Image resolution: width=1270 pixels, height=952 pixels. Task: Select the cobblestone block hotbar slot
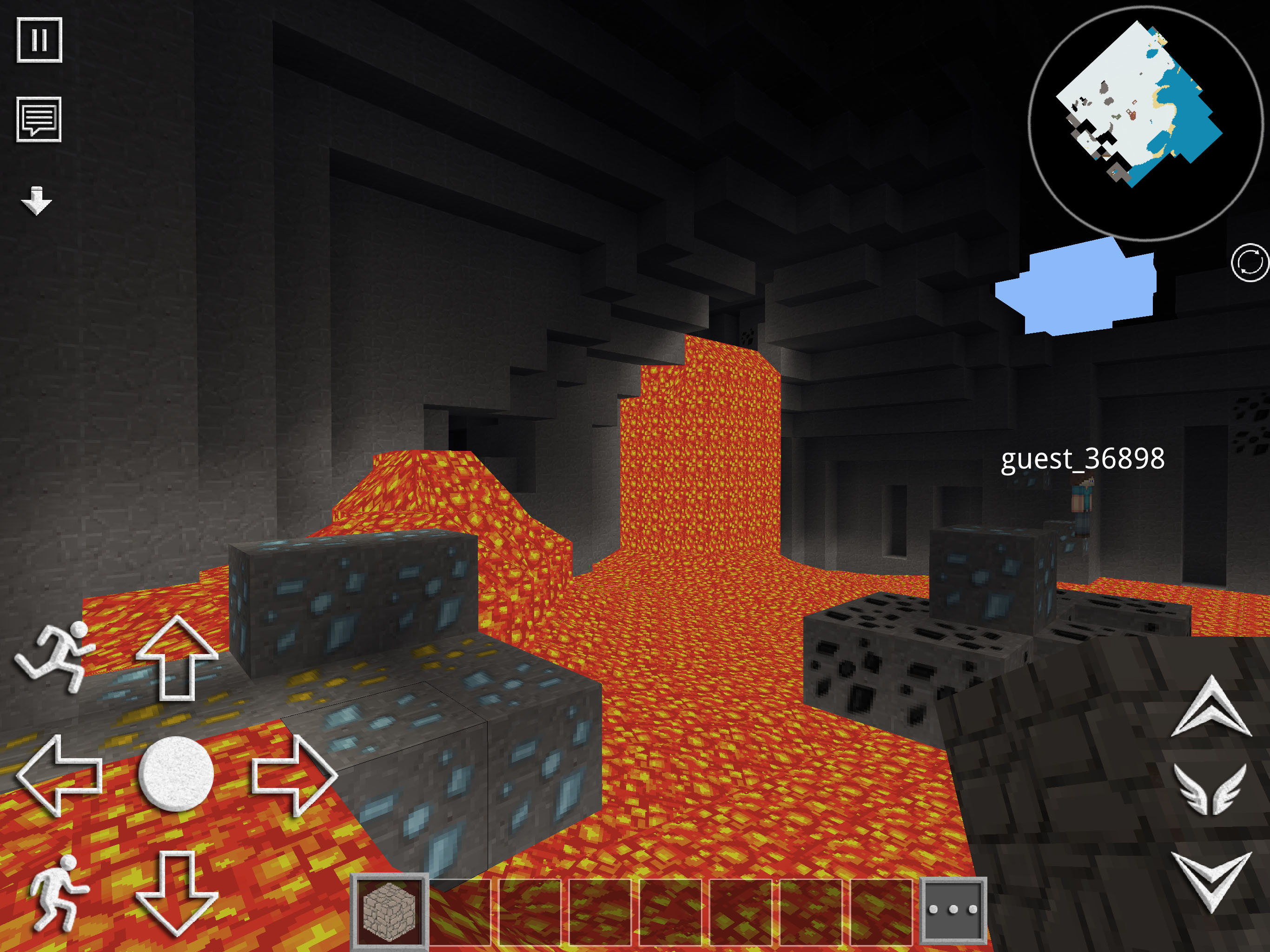click(389, 910)
